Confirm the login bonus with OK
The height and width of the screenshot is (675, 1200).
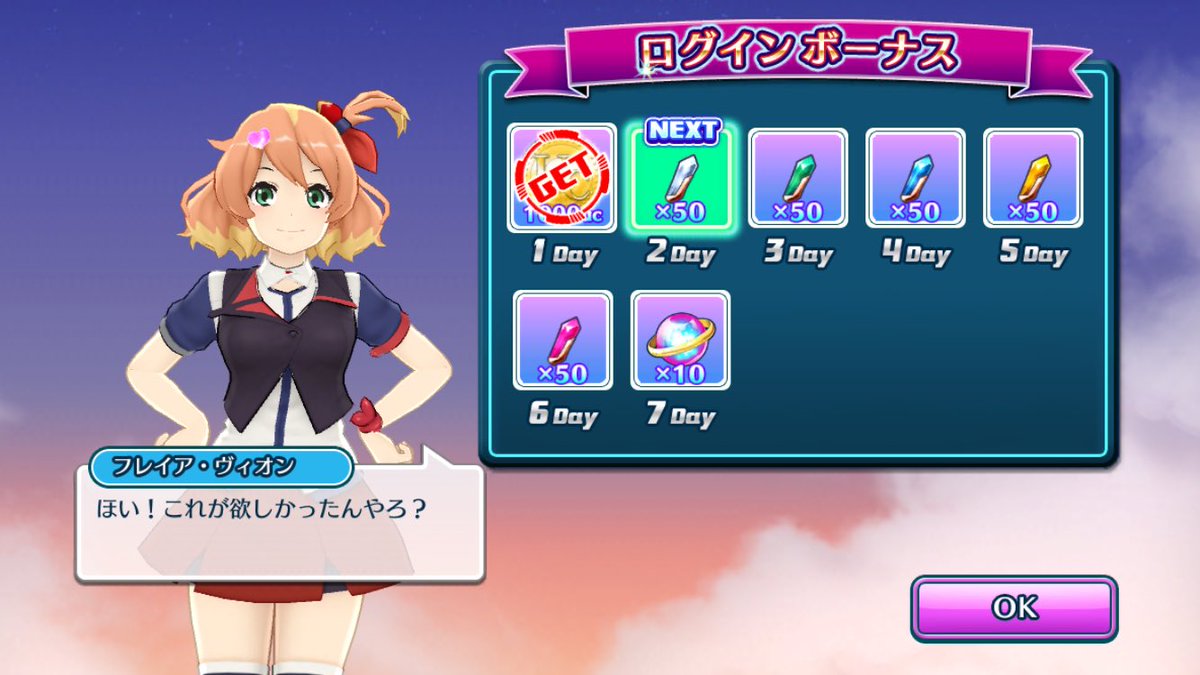pos(1013,608)
